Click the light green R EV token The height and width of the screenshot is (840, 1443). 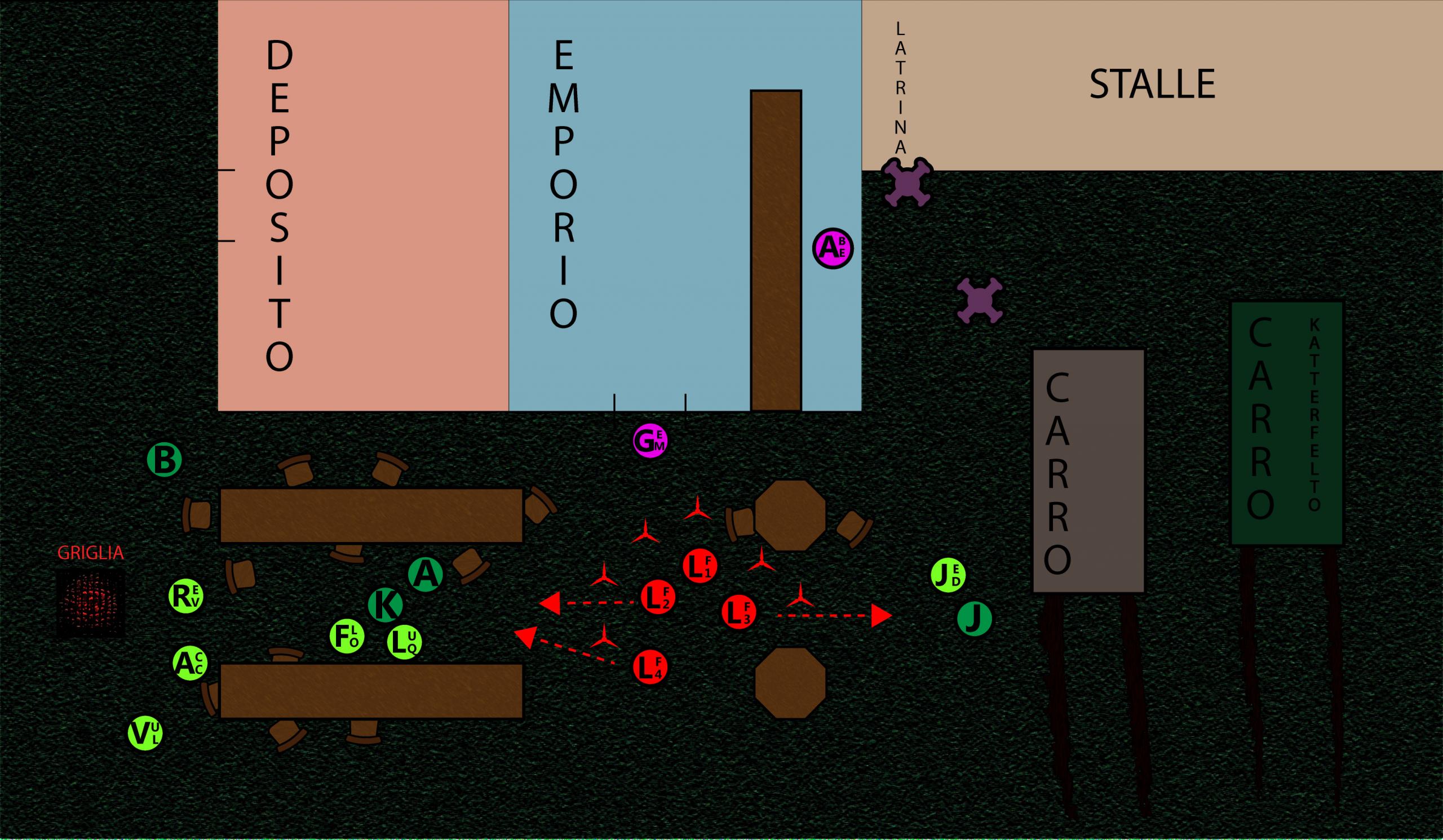[186, 597]
